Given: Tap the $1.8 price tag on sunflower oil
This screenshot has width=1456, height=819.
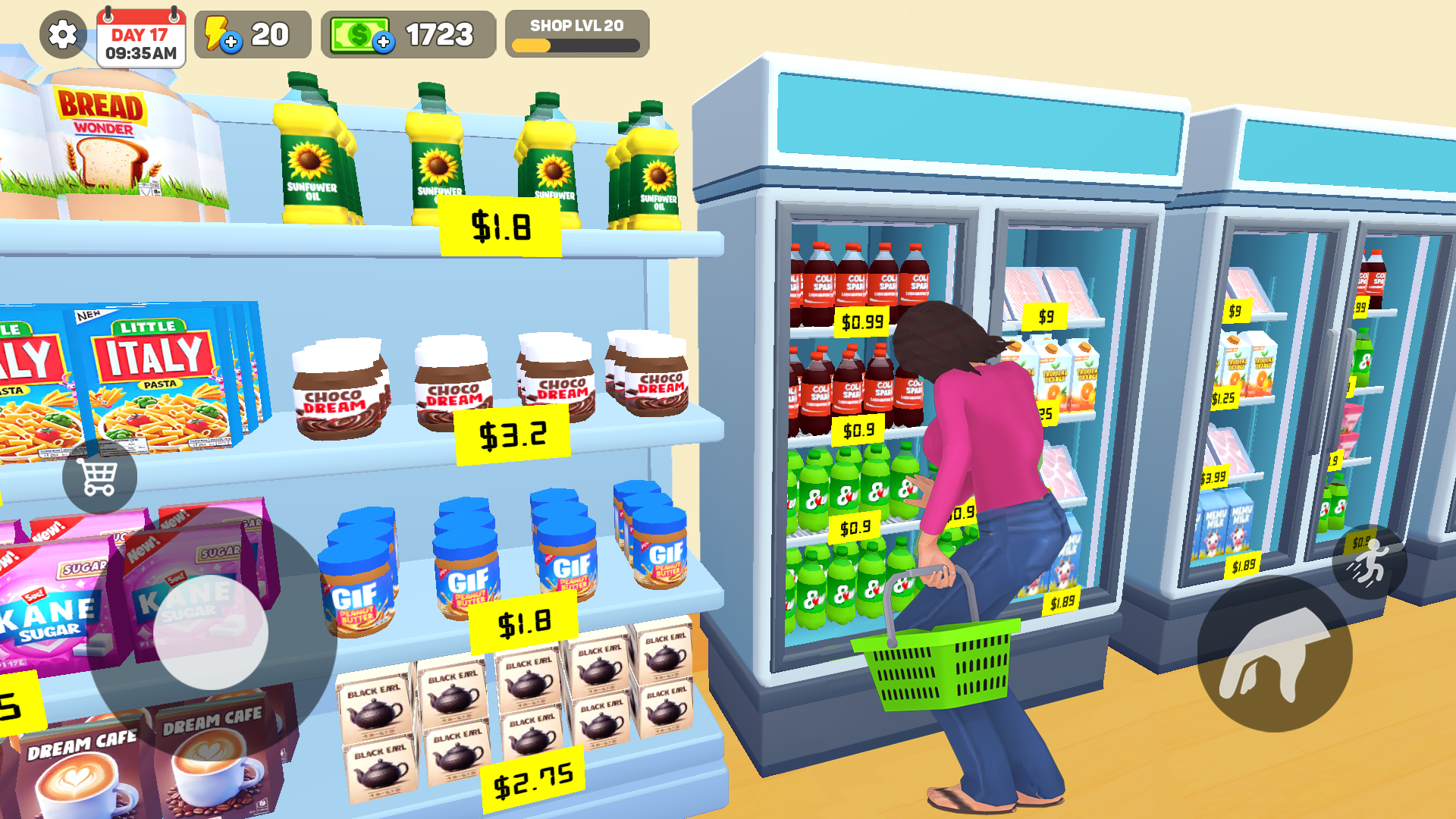Looking at the screenshot, I should point(500,227).
